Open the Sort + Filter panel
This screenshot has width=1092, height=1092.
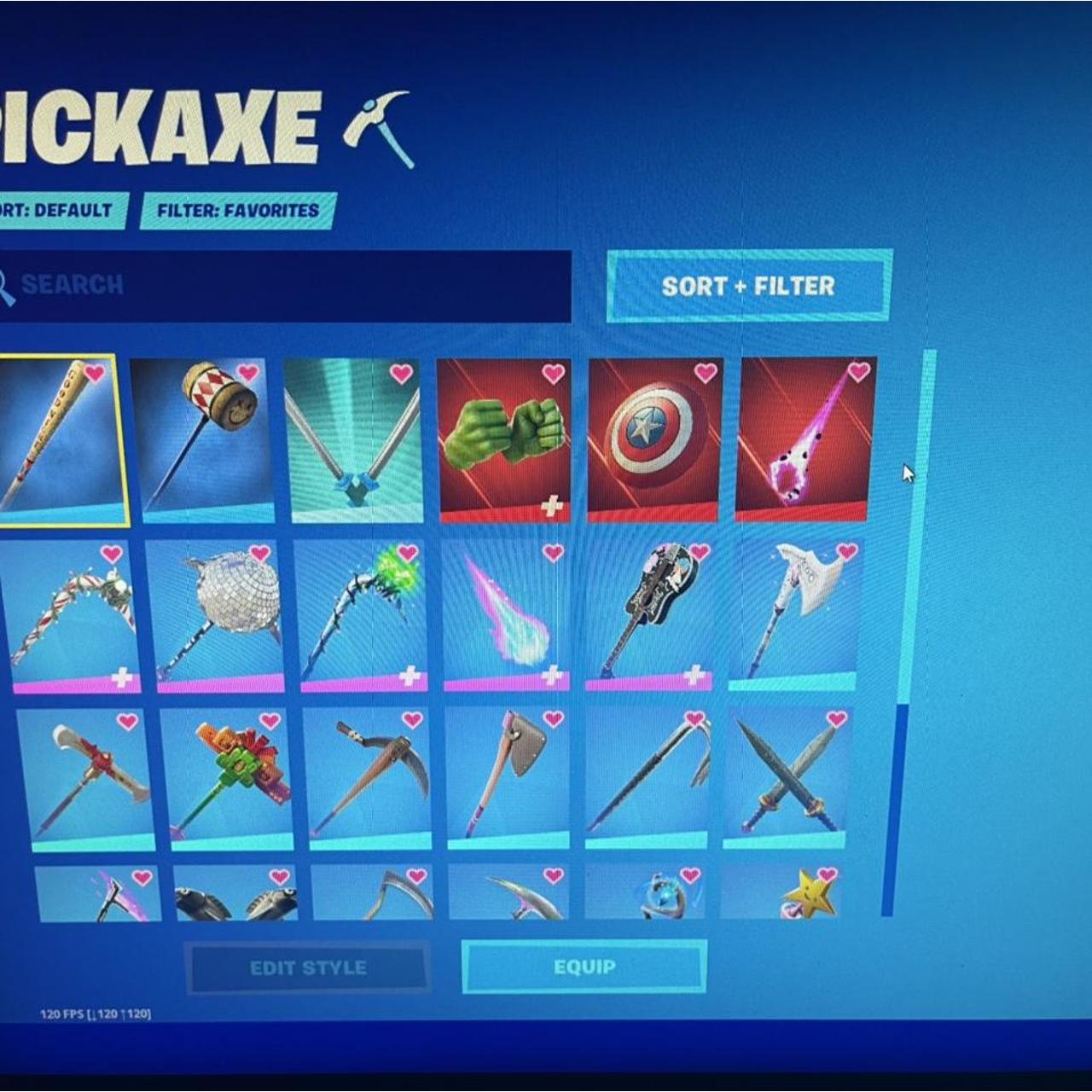(x=746, y=288)
